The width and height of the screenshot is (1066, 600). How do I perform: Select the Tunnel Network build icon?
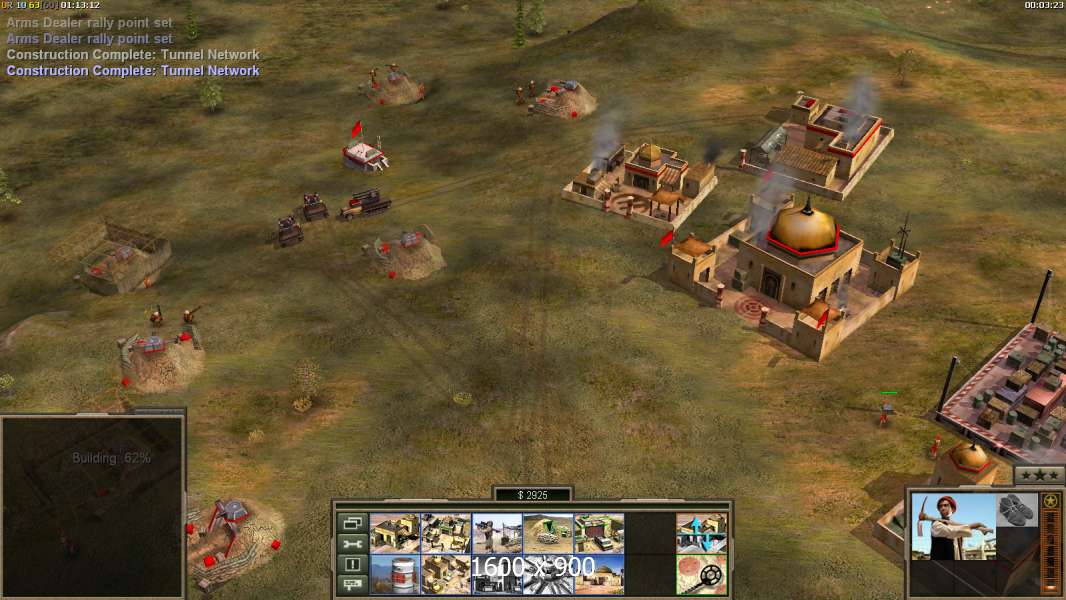[x=548, y=533]
